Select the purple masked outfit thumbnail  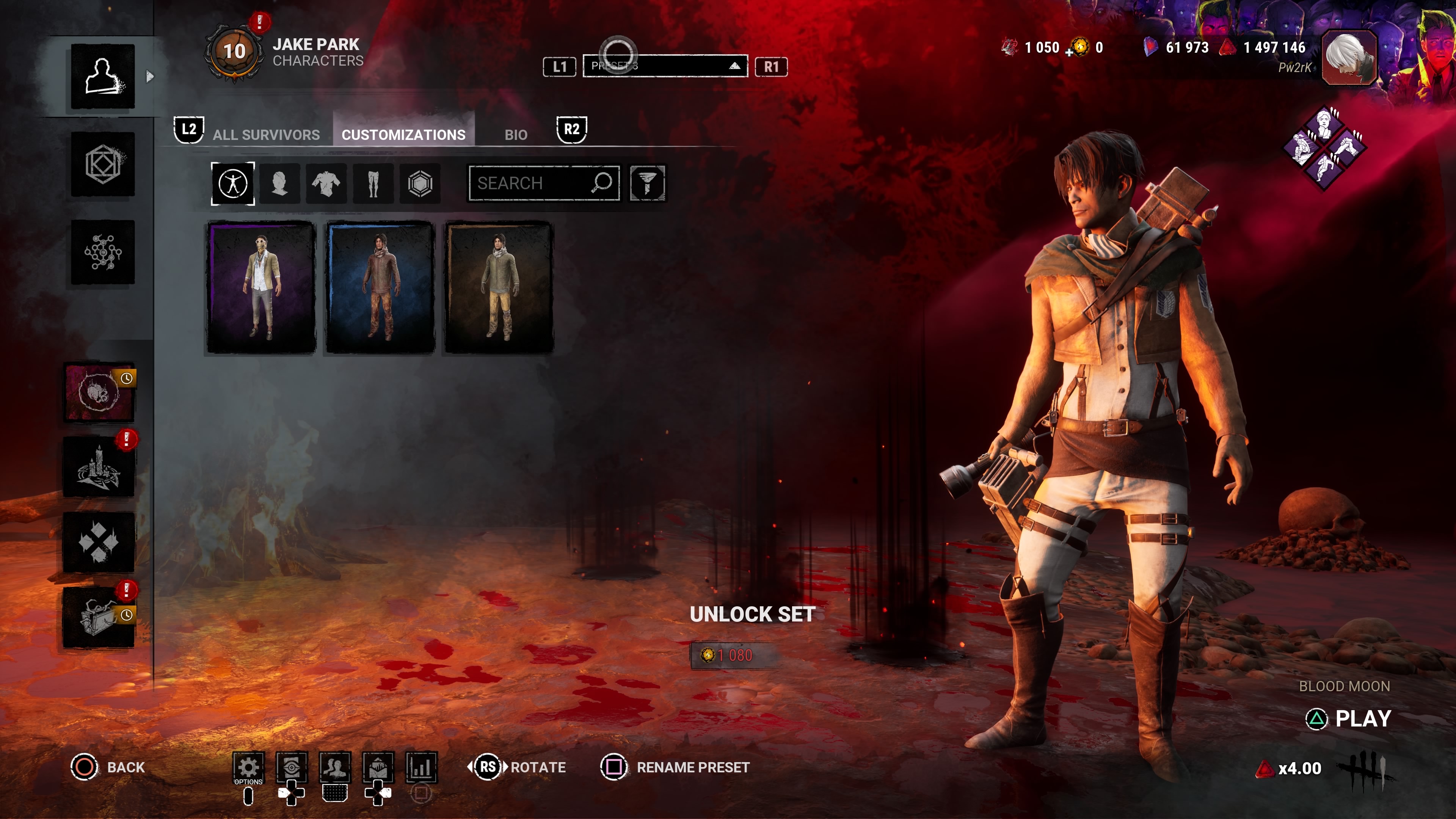point(261,288)
